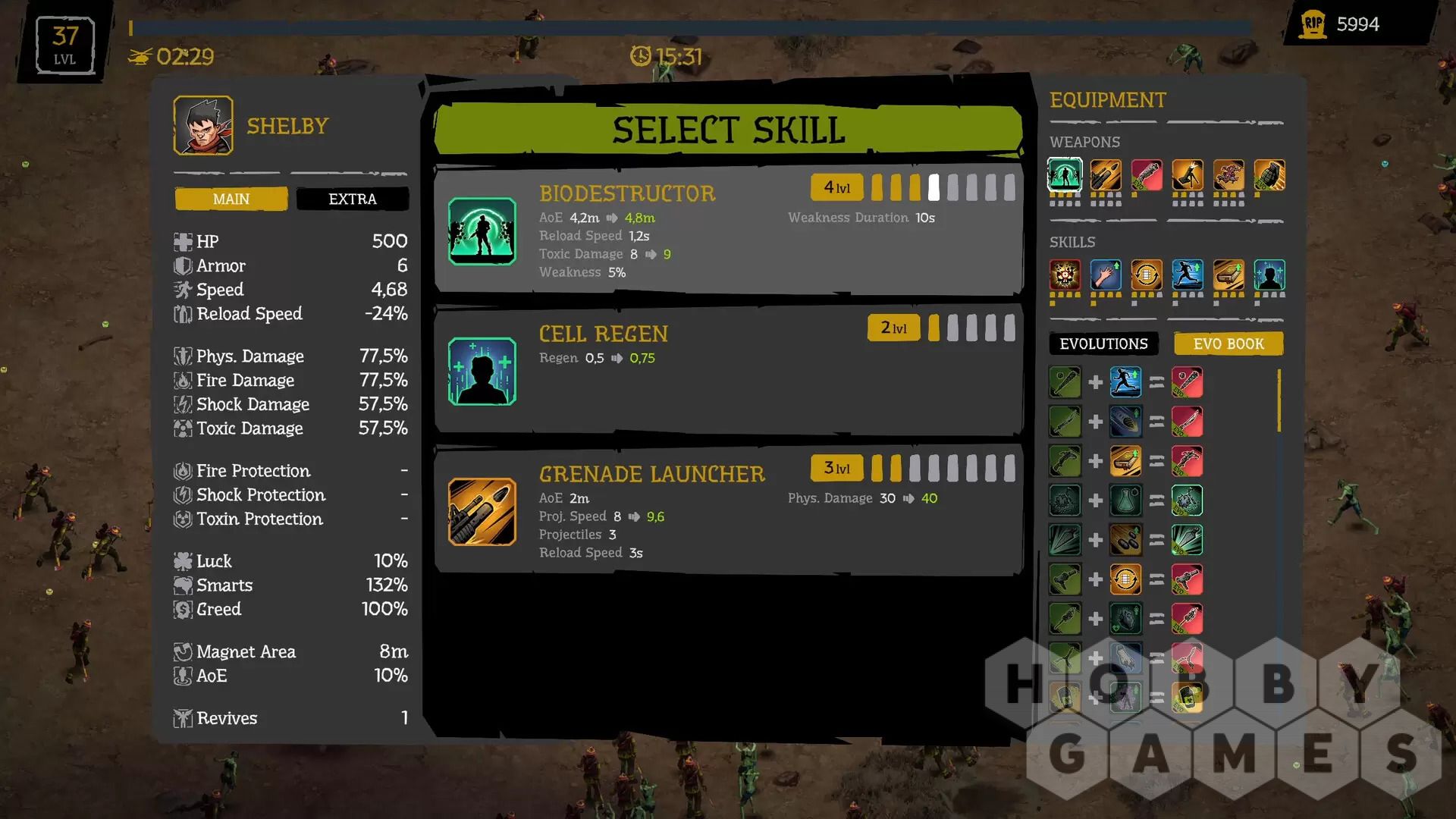Screen dimensions: 1456x819
Task: Select the evolved hand grenade weapon icon
Action: point(1269,175)
